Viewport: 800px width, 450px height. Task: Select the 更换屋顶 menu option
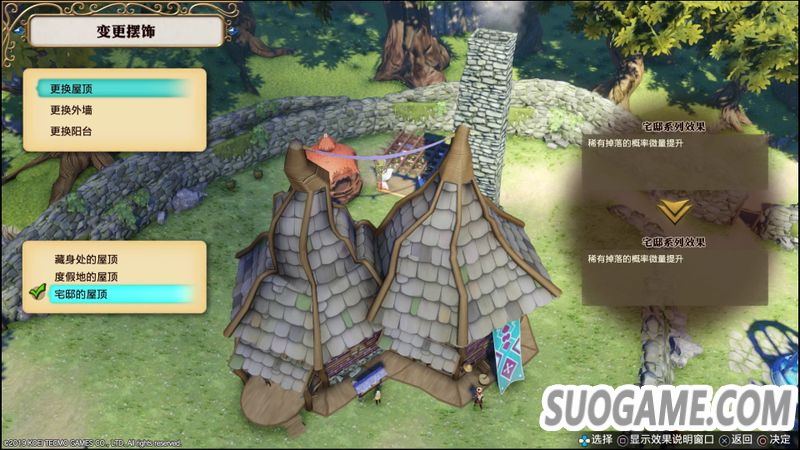point(73,88)
